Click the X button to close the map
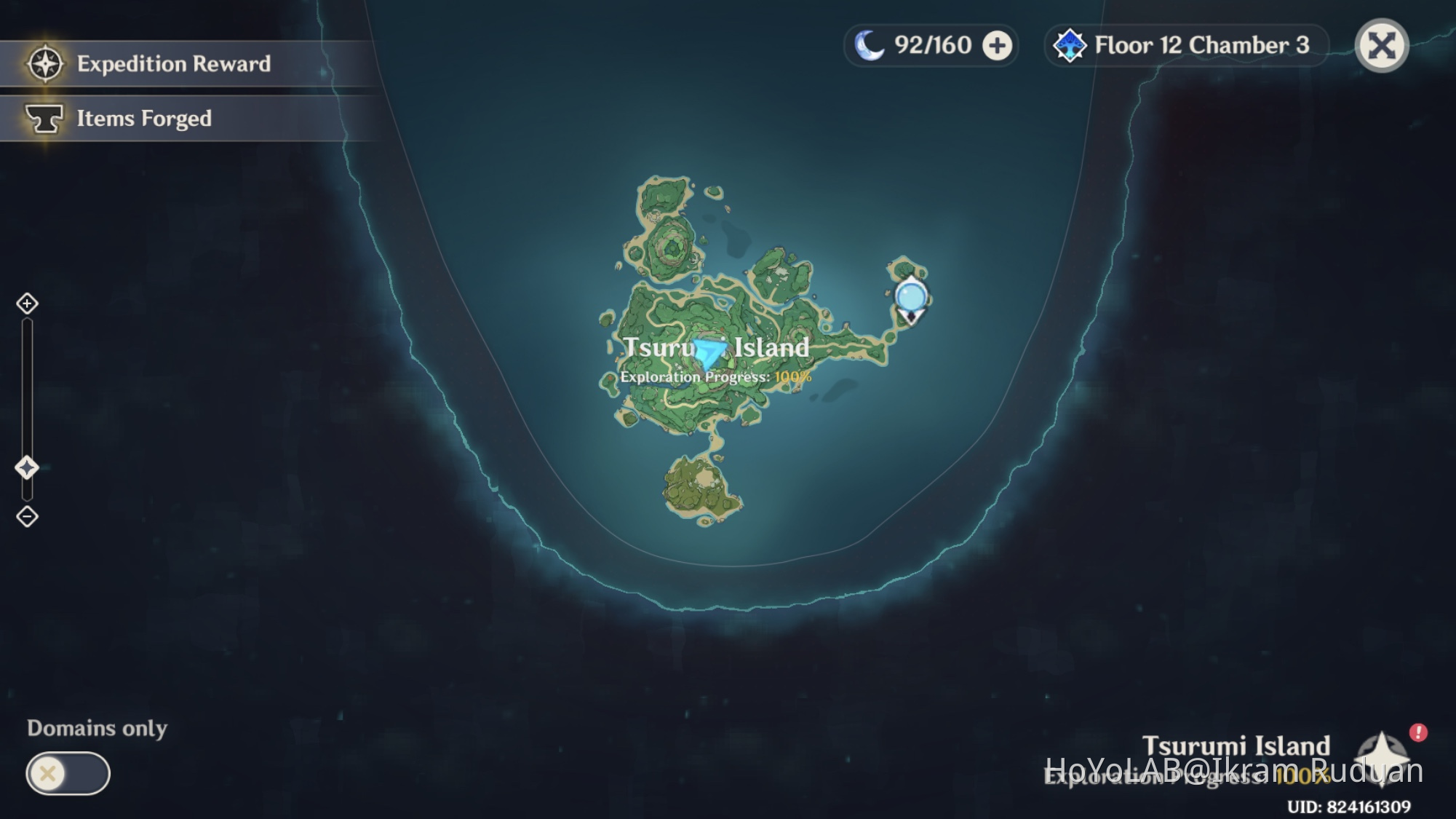Screen dimensions: 1456x819 pyautogui.click(x=1383, y=45)
